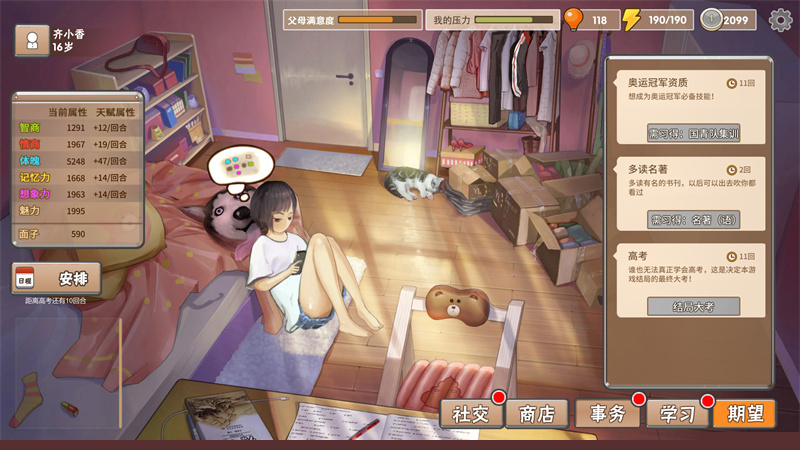This screenshot has width=800, height=450.
Task: Open the 社交 social menu
Action: tap(471, 413)
